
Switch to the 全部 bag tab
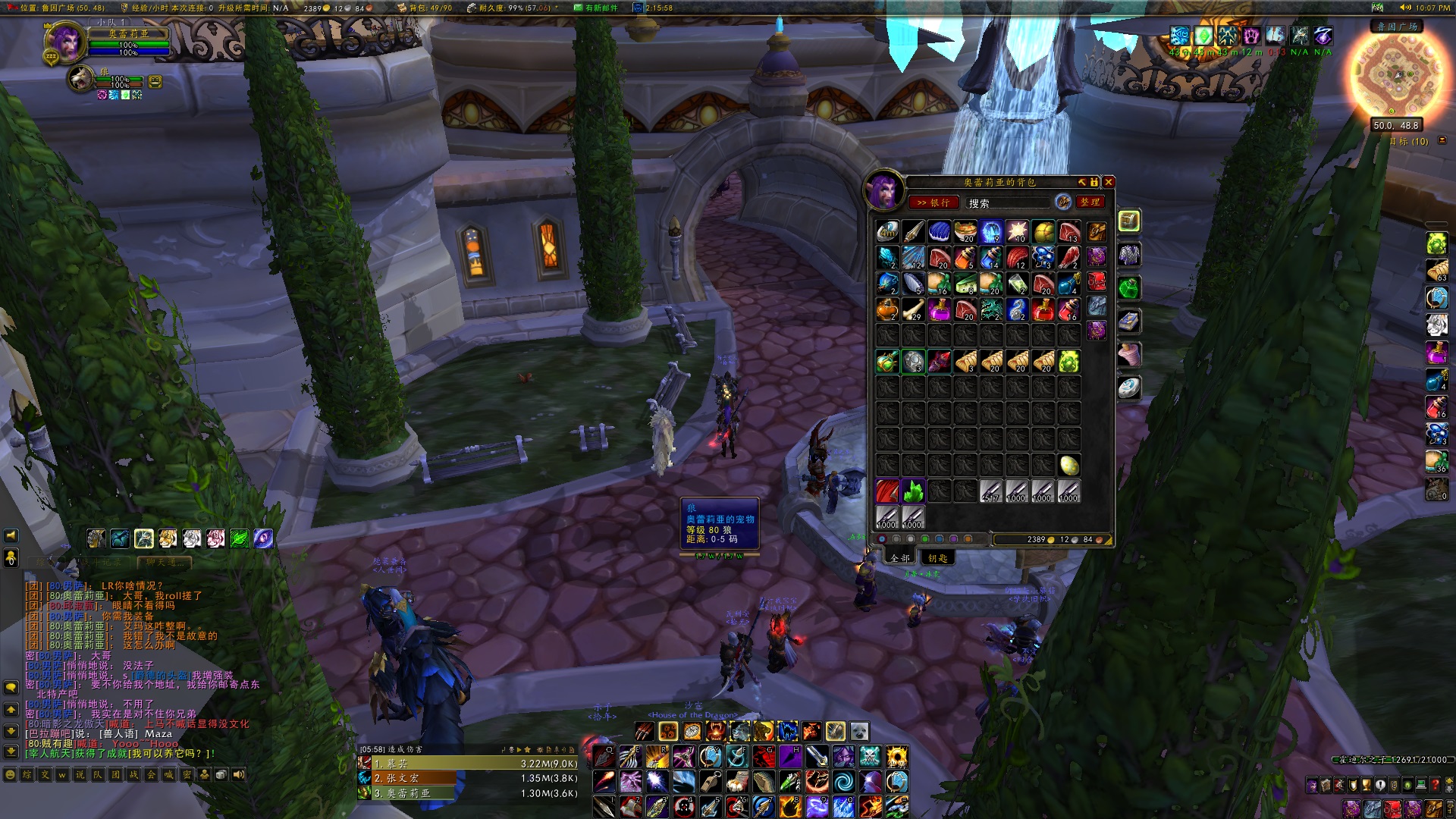[900, 558]
